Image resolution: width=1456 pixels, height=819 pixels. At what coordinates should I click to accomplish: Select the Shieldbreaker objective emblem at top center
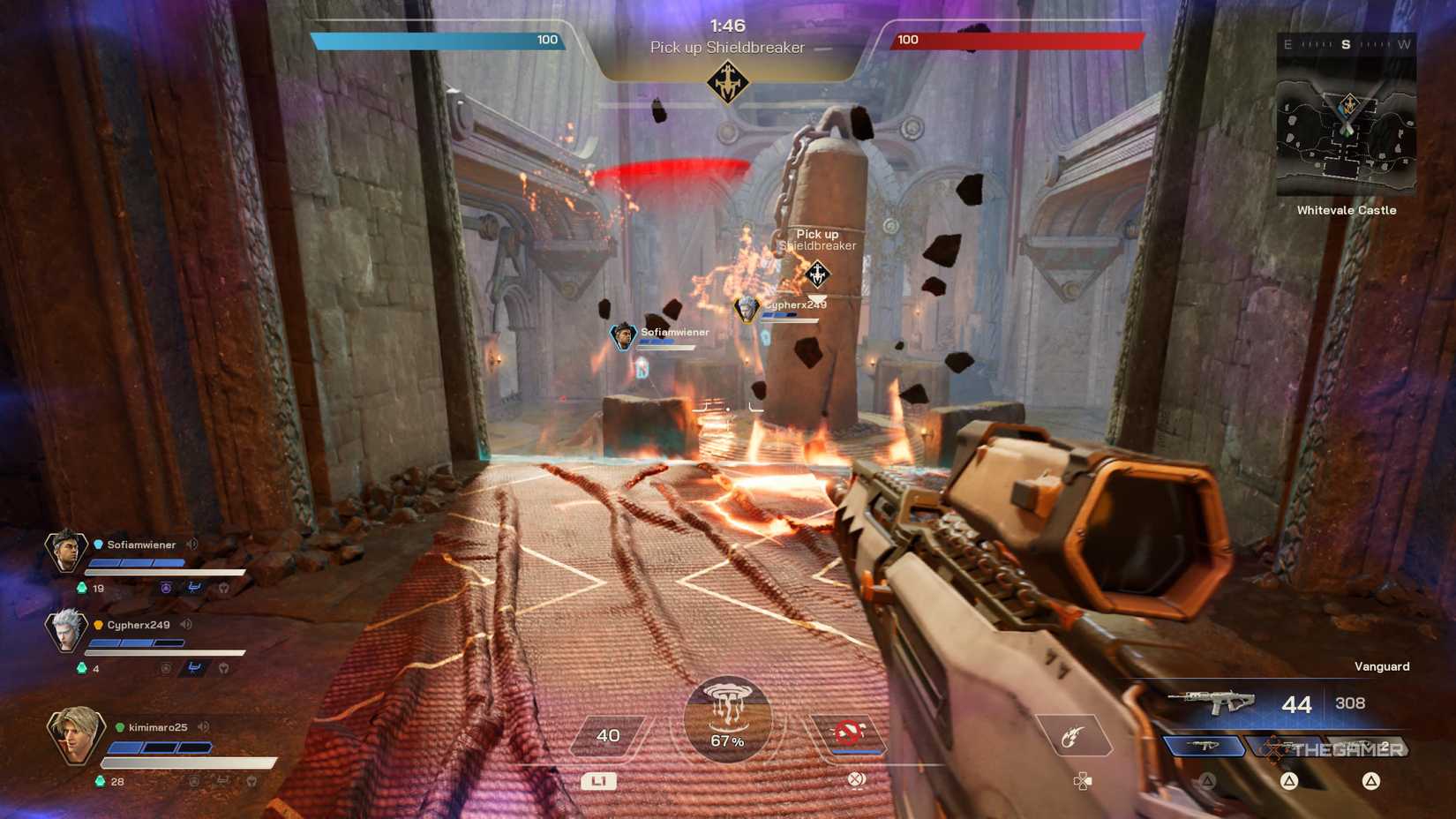[x=728, y=82]
